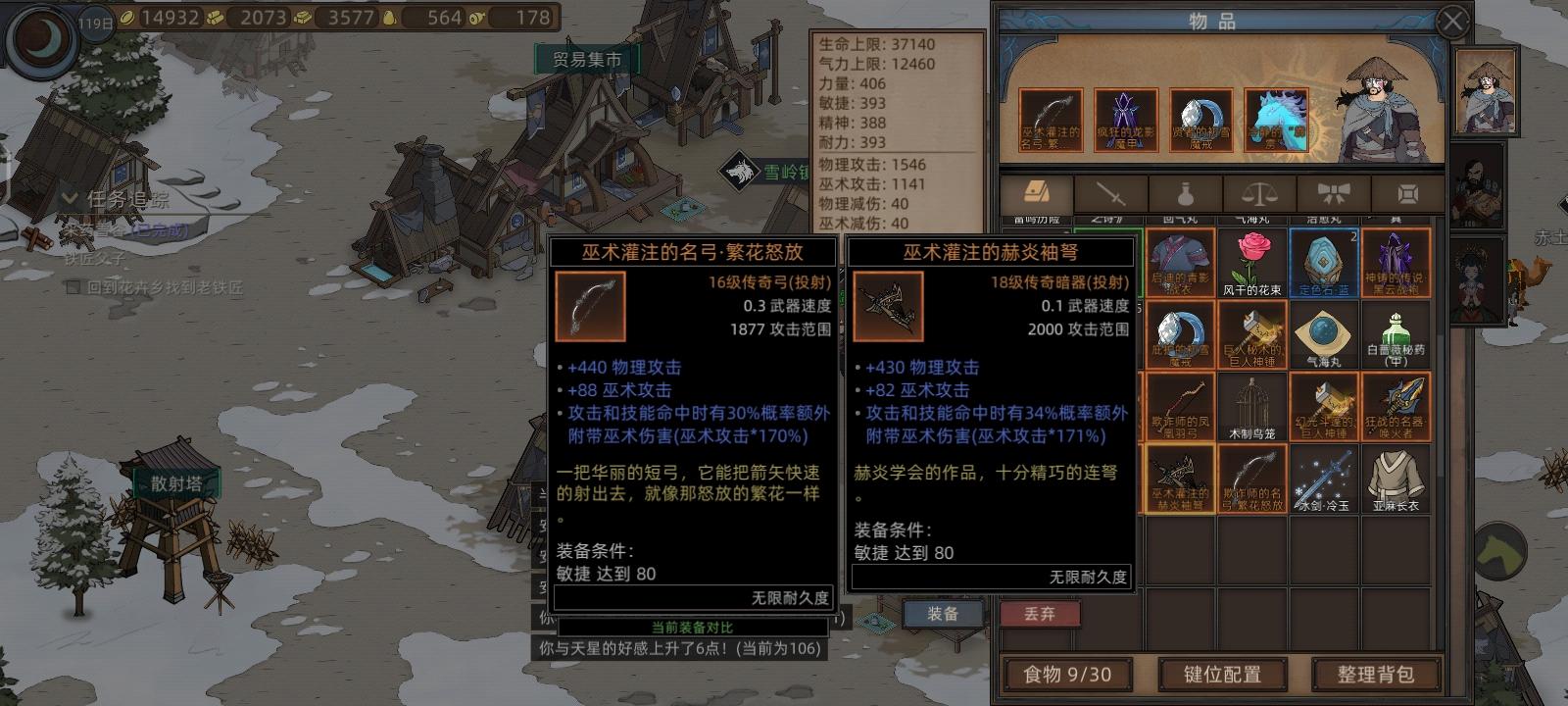This screenshot has height=706, width=1568.
Task: Click the frost horse mount slot
Action: [x=1275, y=119]
